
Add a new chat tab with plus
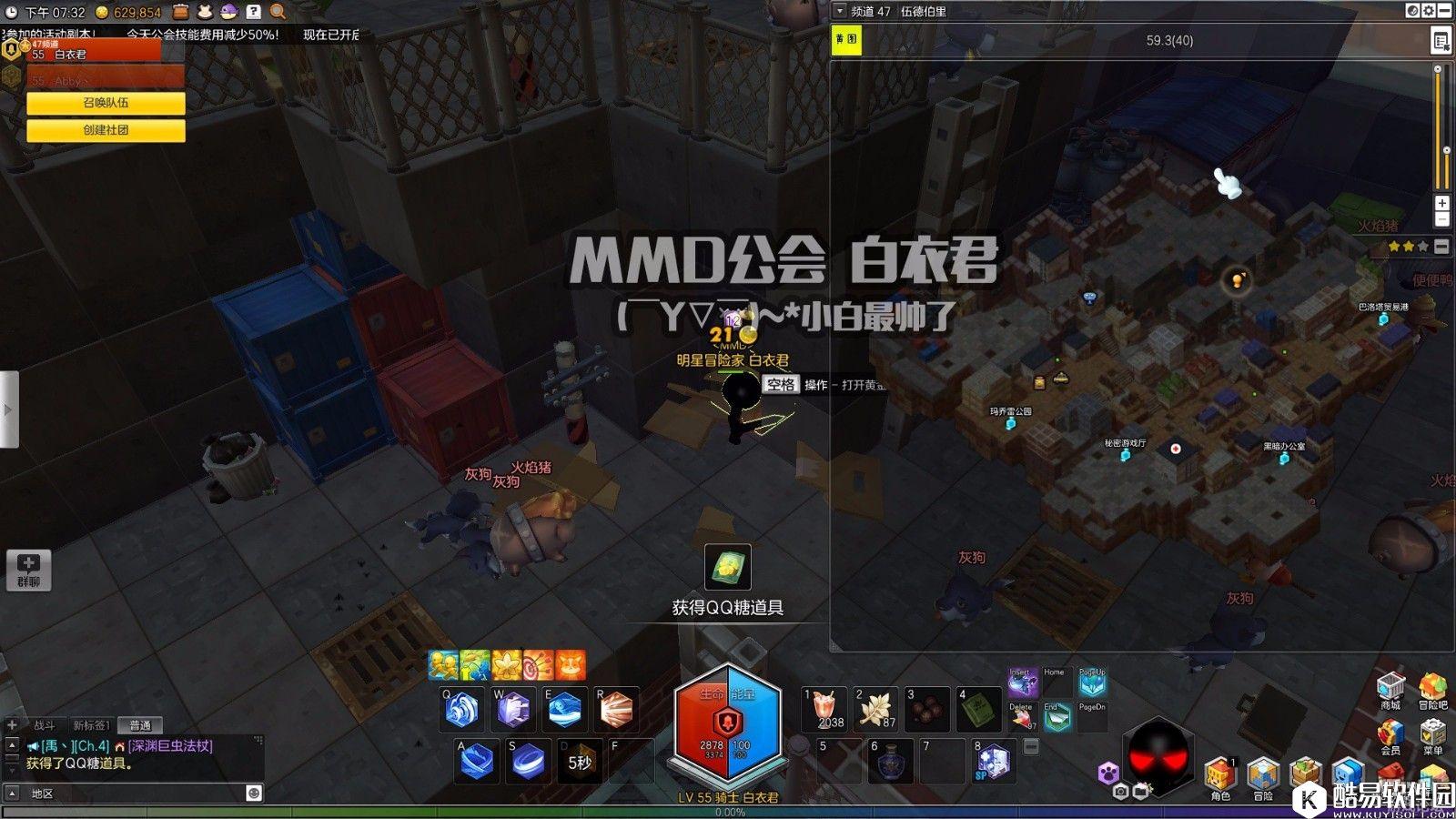12,725
